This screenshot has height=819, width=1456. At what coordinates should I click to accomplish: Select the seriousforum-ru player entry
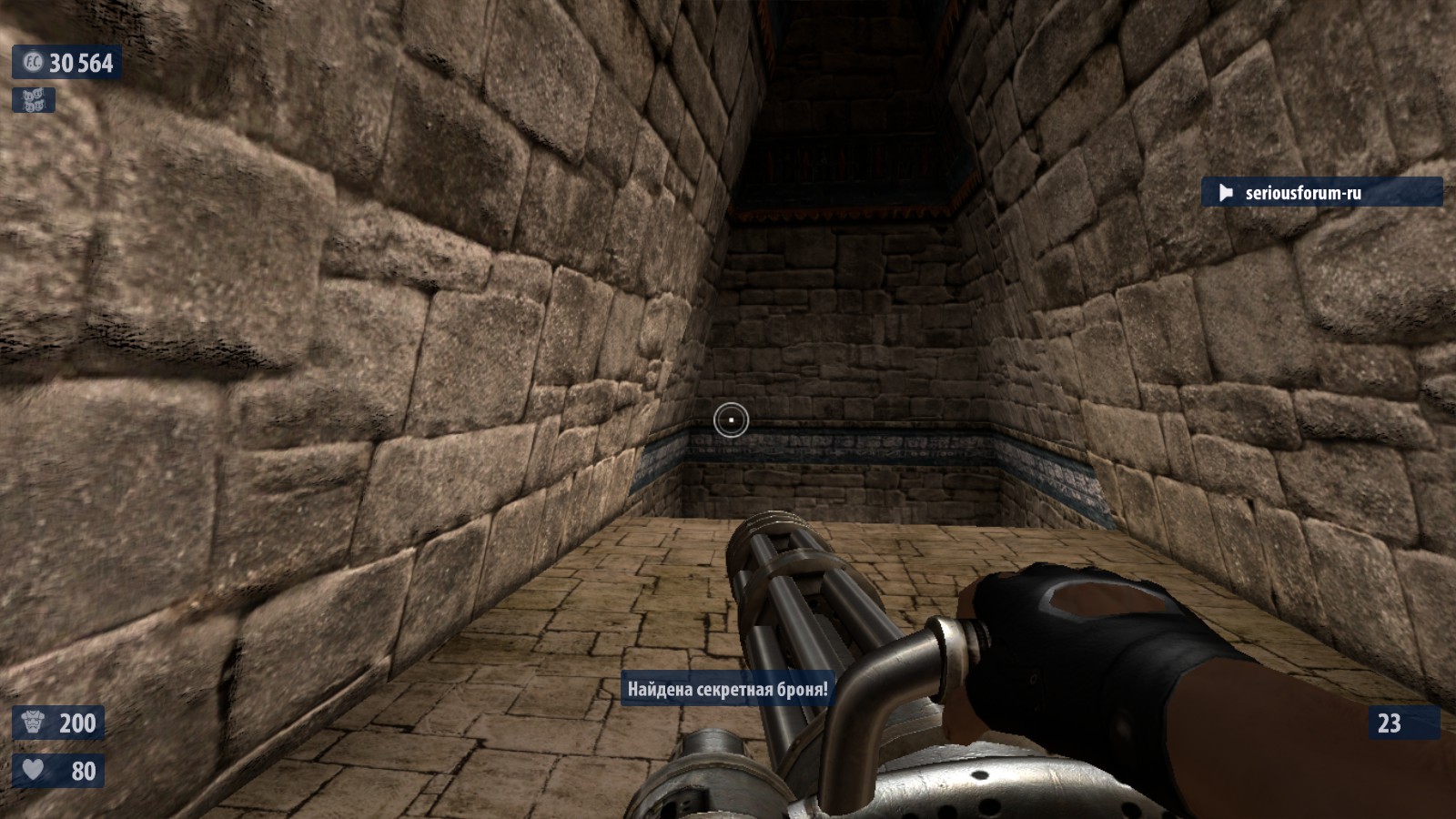click(x=1320, y=192)
